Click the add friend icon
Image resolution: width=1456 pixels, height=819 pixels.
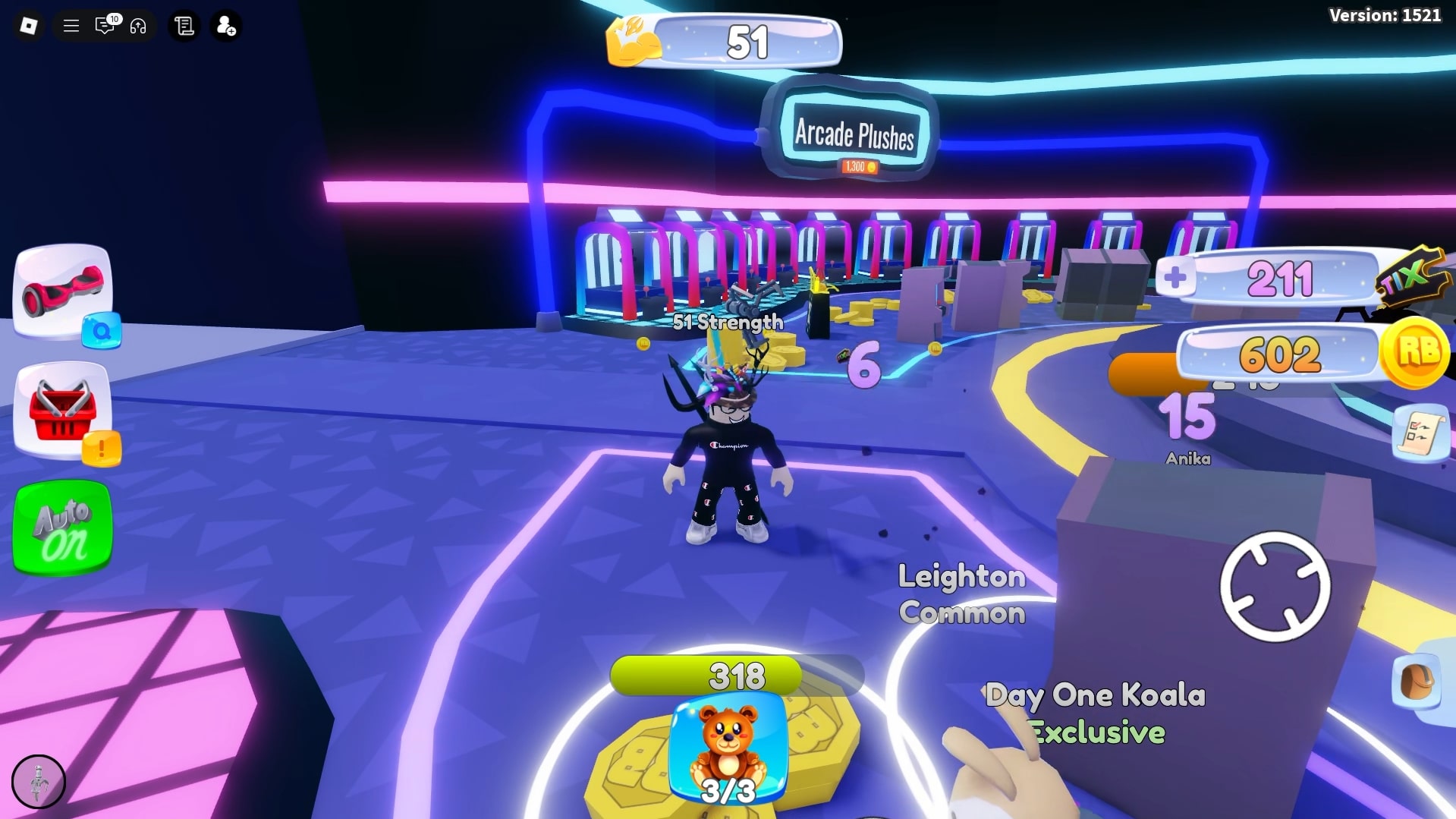(x=225, y=26)
